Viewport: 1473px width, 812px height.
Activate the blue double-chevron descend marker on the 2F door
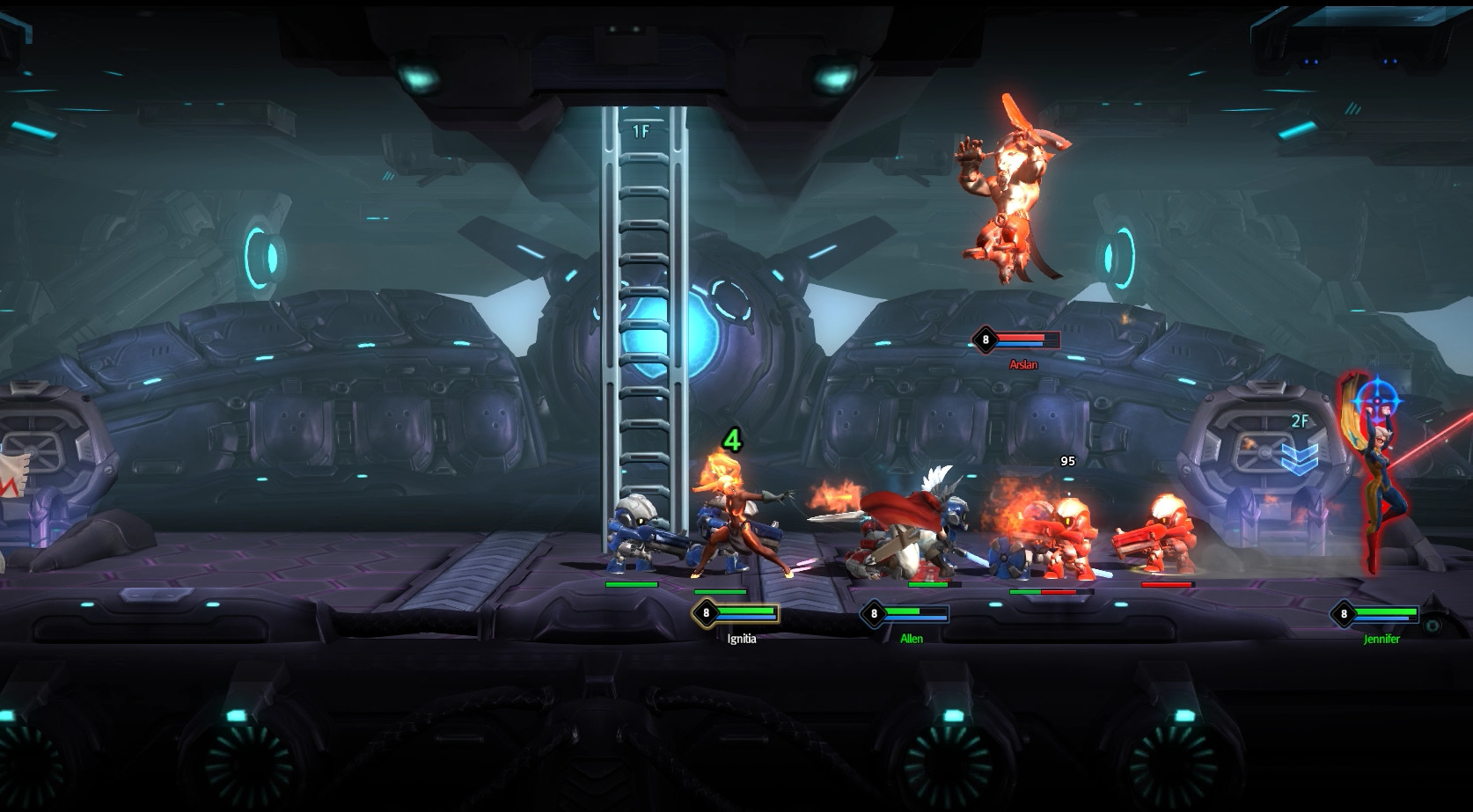pos(1298,457)
